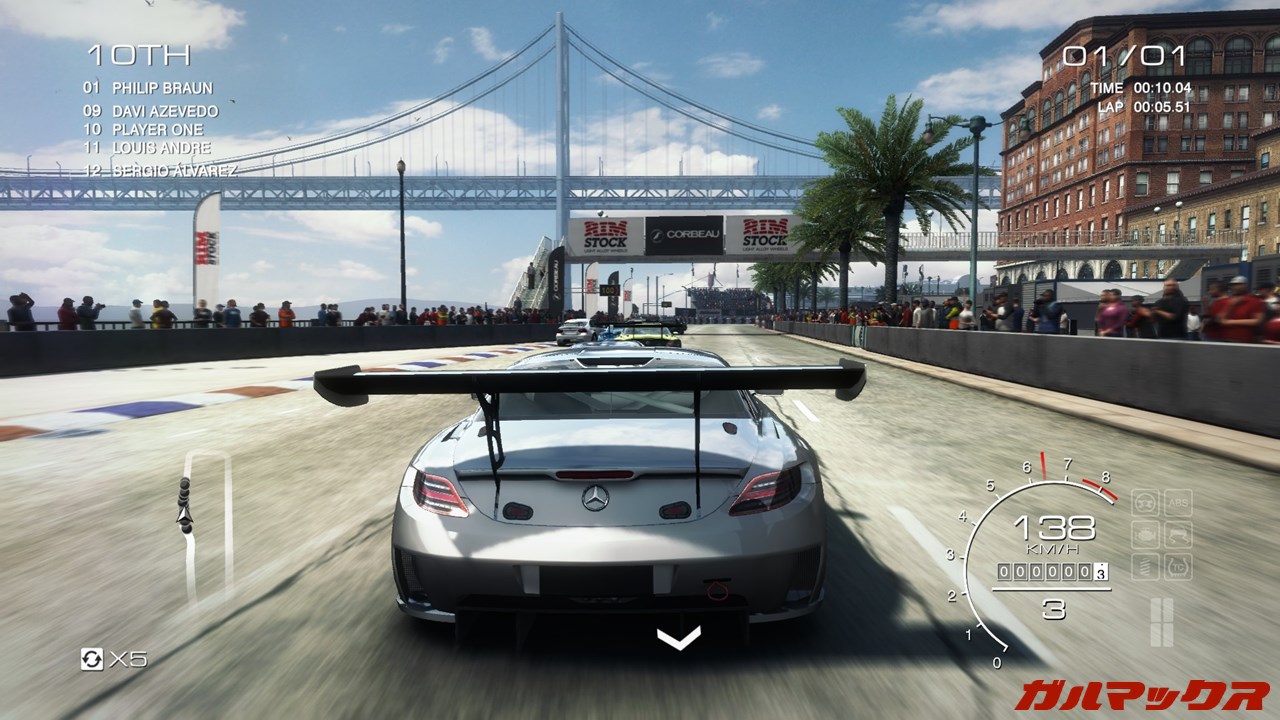1280x720 pixels.
Task: Click the suspension spring icon
Action: tap(1145, 568)
